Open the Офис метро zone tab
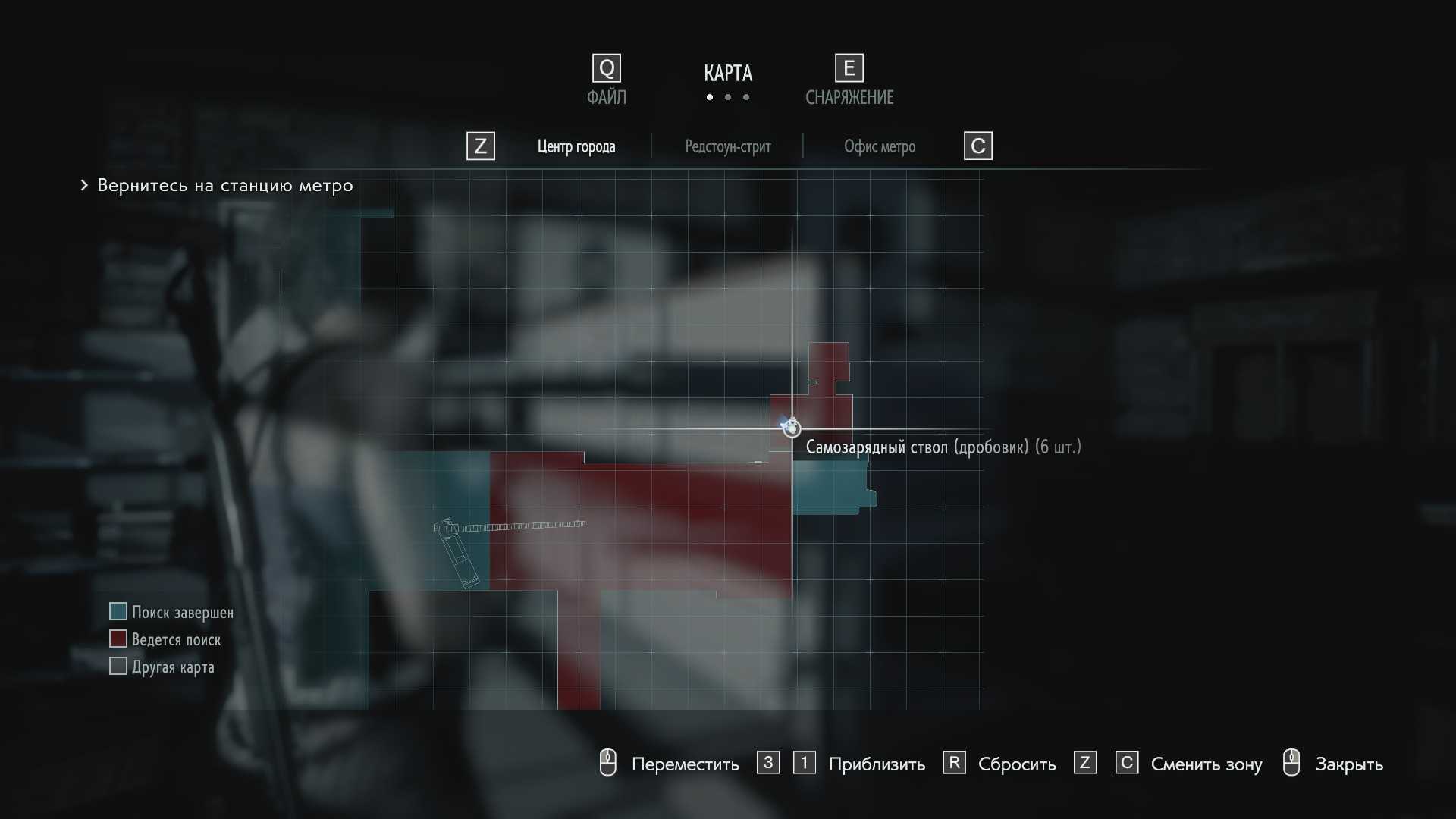This screenshot has width=1456, height=819. pos(879,146)
